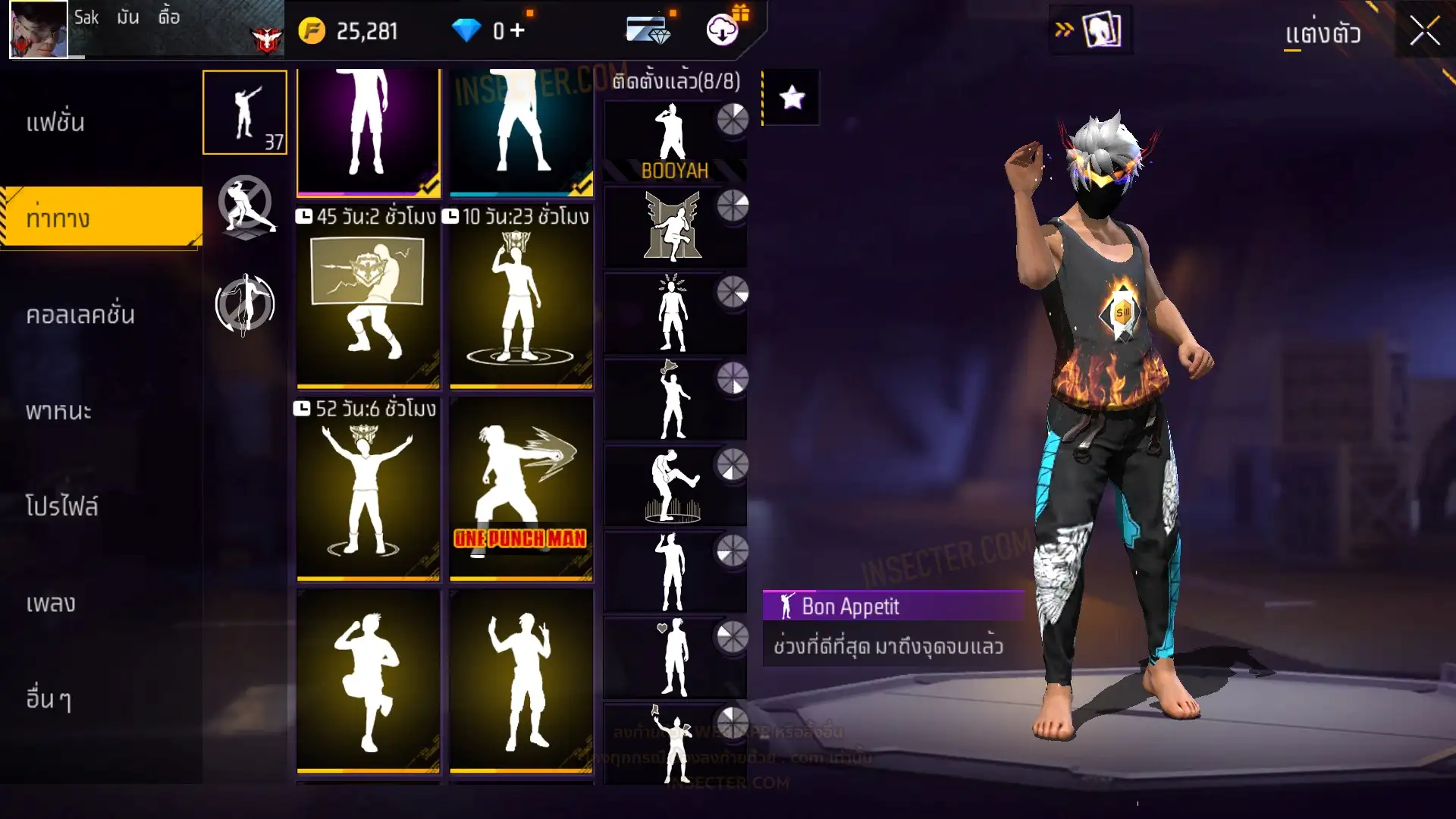1456x819 pixels.
Task: Switch to the เพลง music tab
Action: point(51,604)
